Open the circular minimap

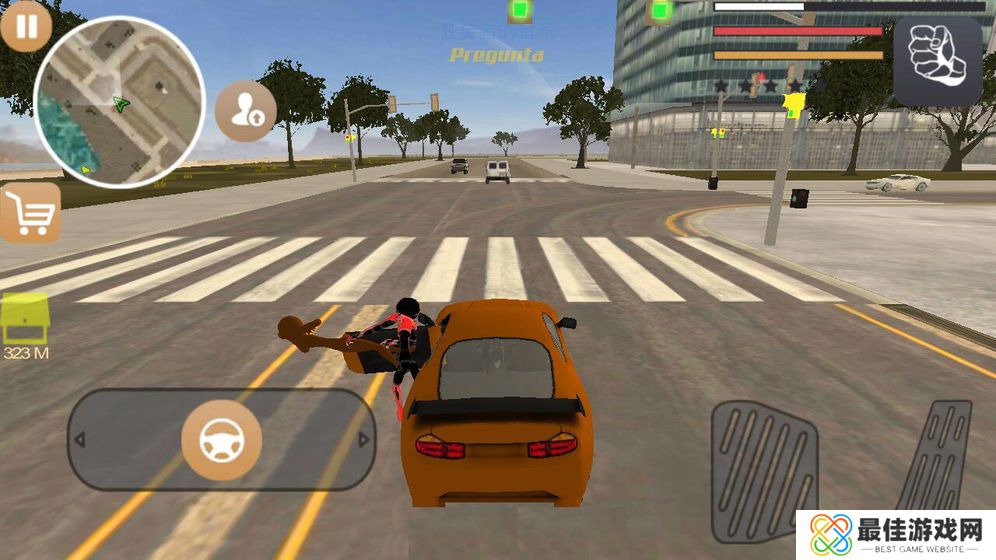tap(119, 102)
